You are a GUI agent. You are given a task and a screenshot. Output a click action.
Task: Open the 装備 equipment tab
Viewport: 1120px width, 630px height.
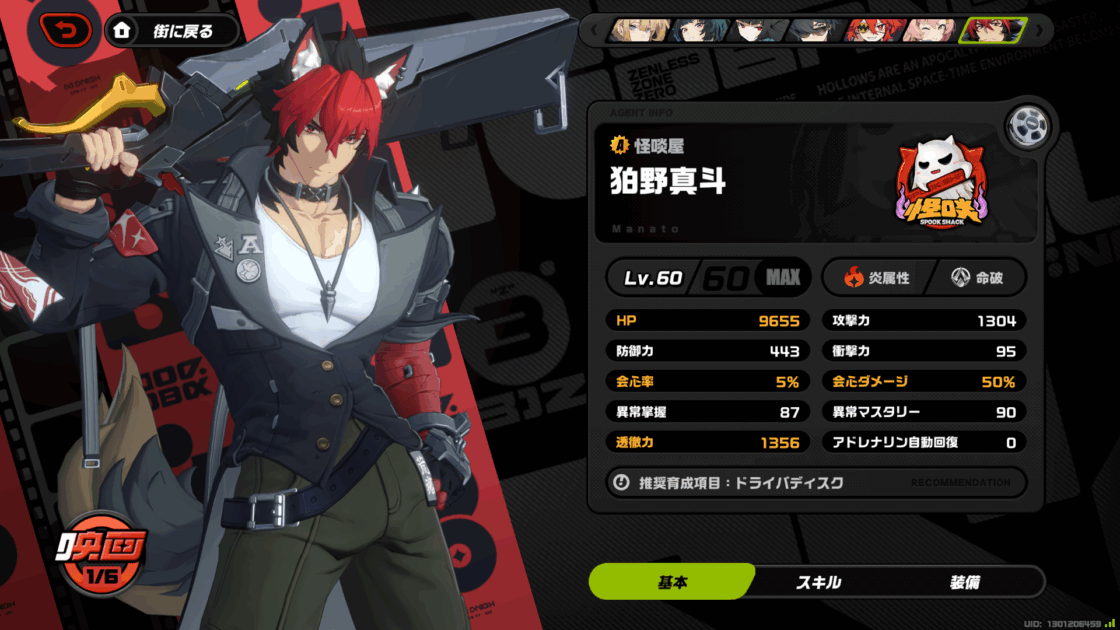964,582
